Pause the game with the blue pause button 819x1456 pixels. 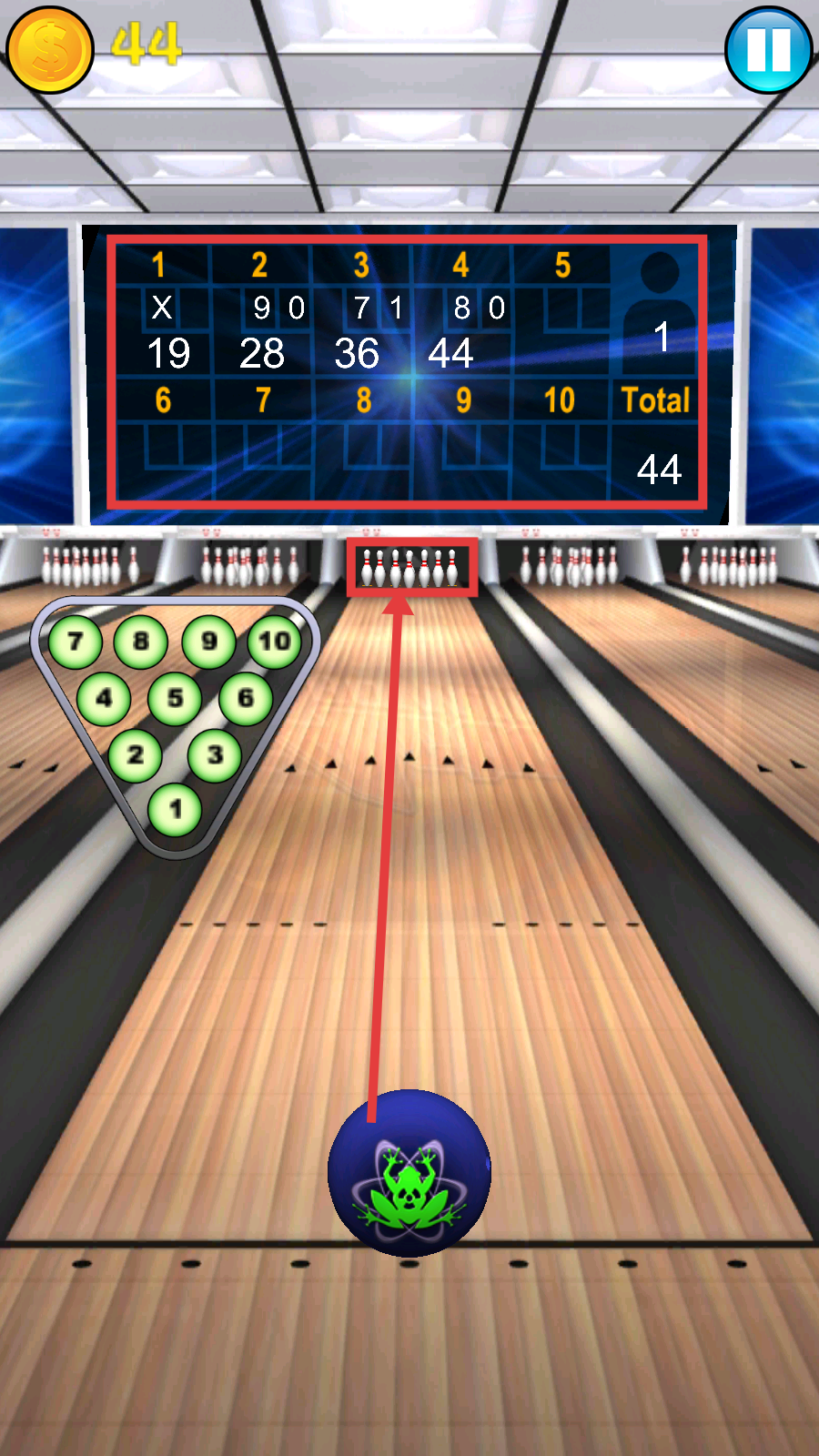[x=768, y=50]
